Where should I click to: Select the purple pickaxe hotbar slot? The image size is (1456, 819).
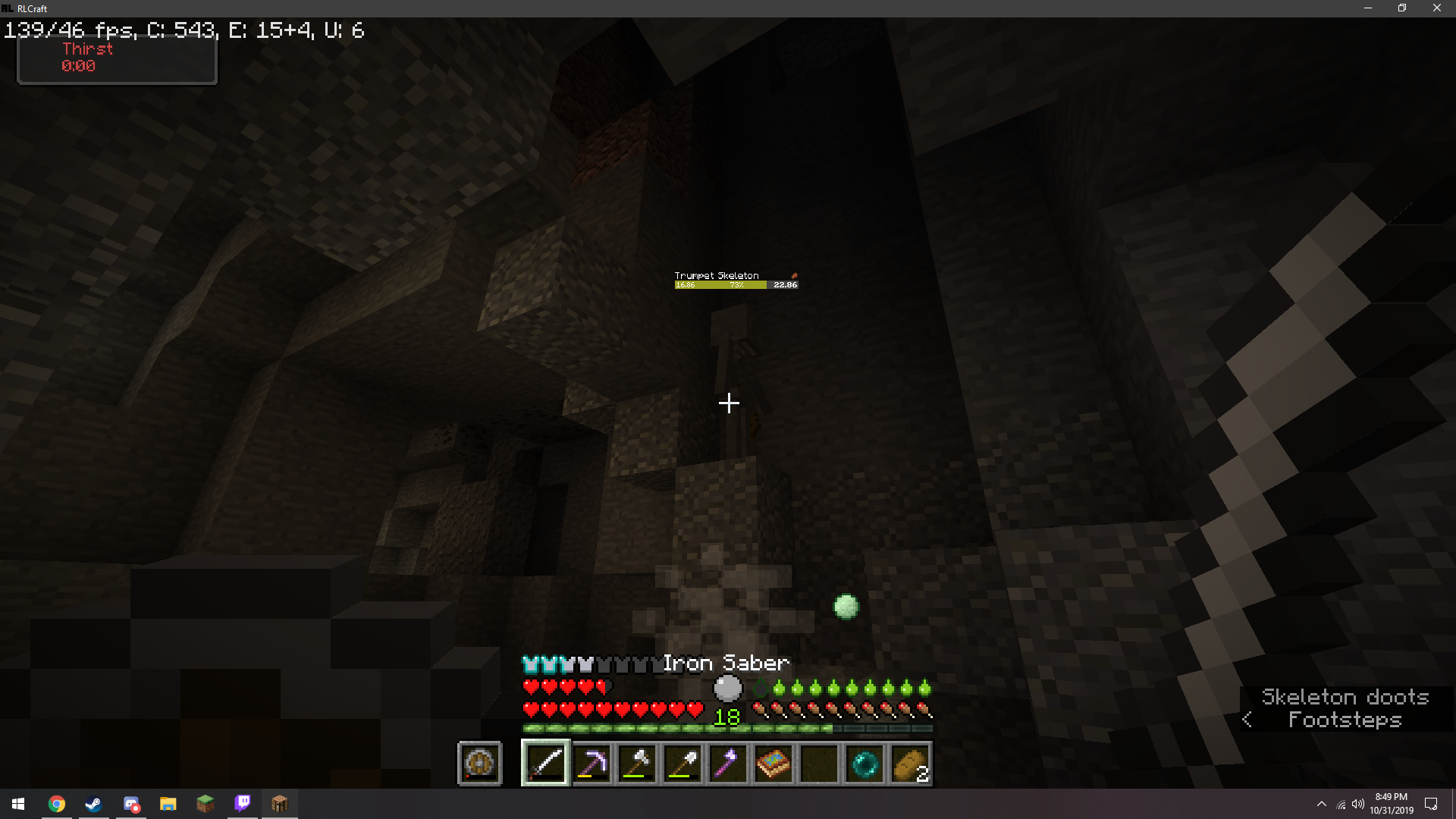click(x=591, y=764)
